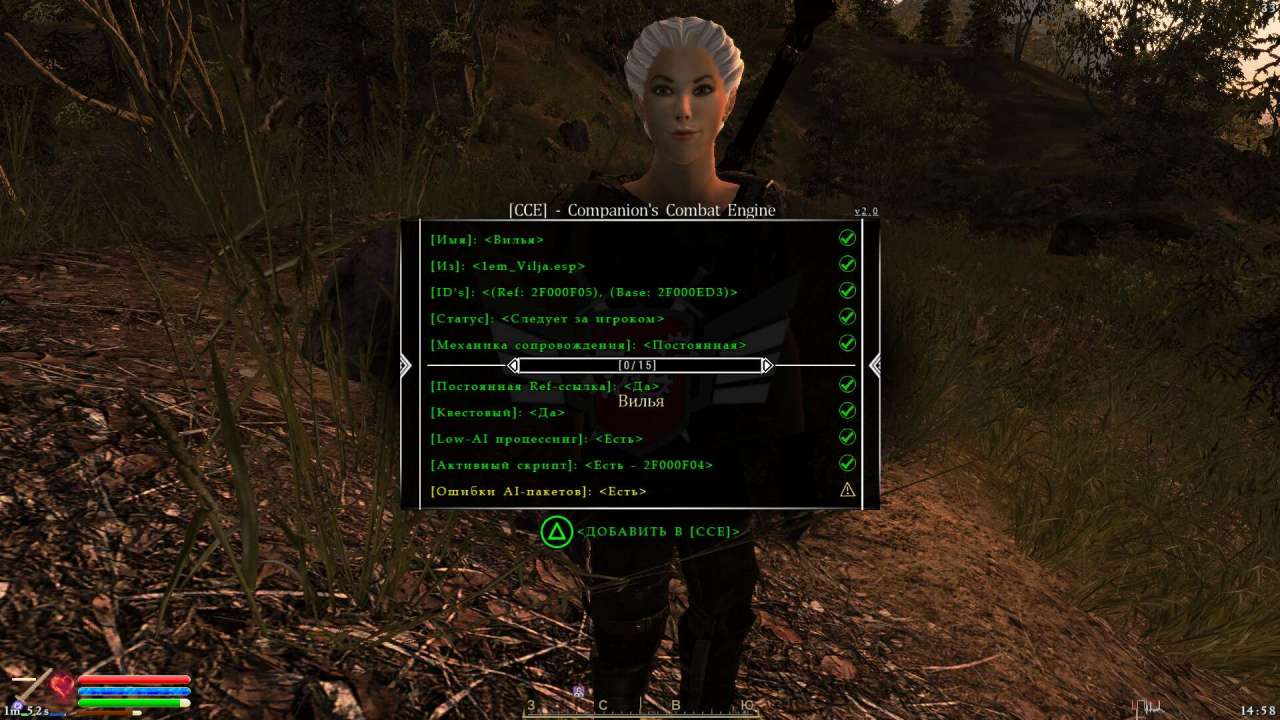Click the ДОБАВИТЬ В [CCE] button
Screen dimensions: 1280x720
(x=660, y=531)
